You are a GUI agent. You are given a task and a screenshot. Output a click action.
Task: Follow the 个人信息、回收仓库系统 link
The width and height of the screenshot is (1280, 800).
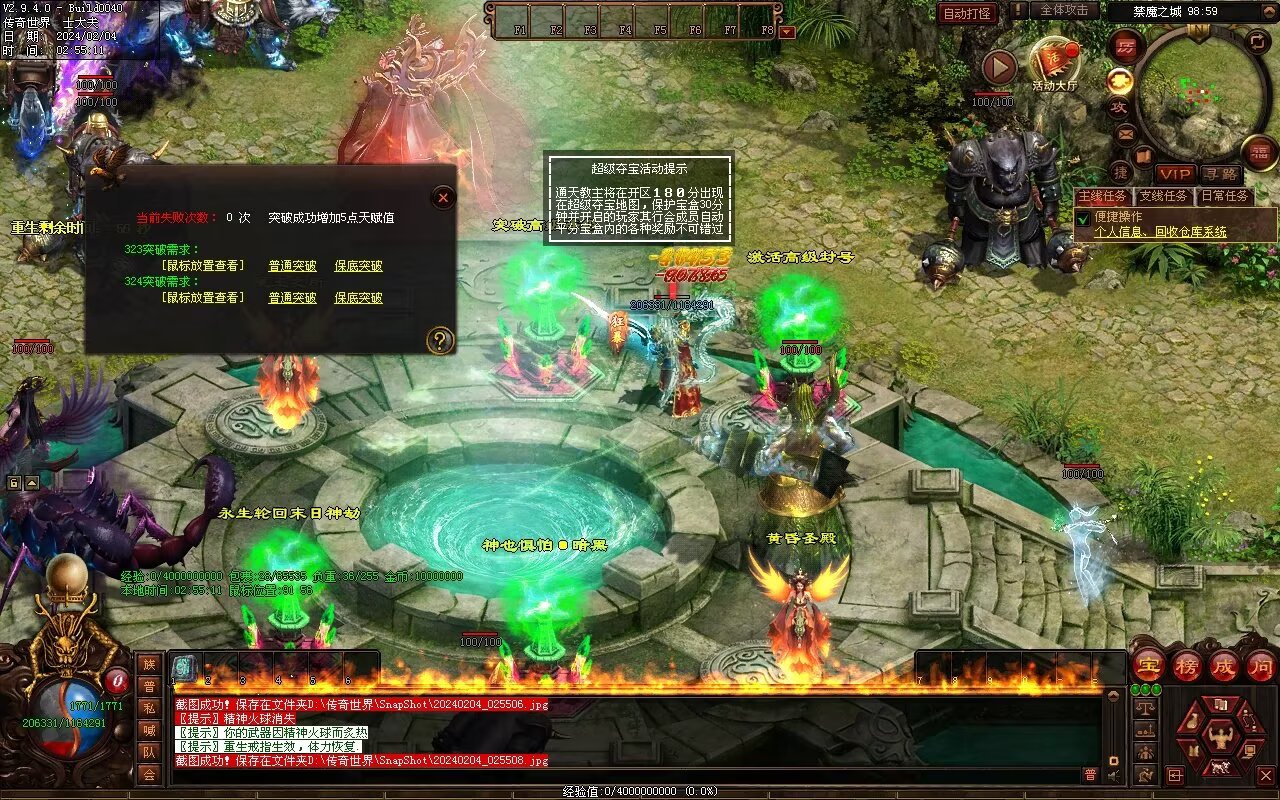pyautogui.click(x=1160, y=232)
